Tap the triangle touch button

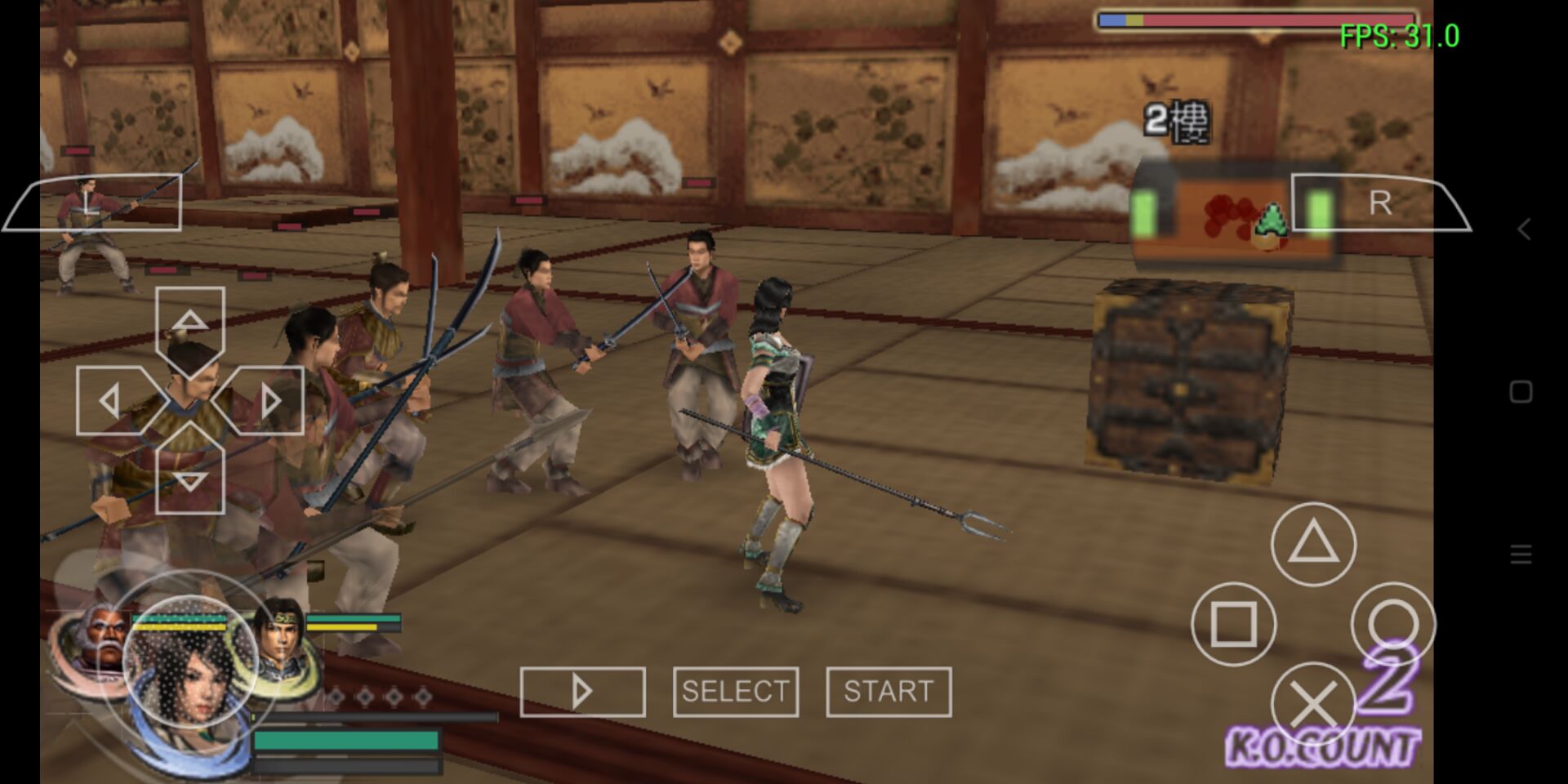click(1313, 544)
